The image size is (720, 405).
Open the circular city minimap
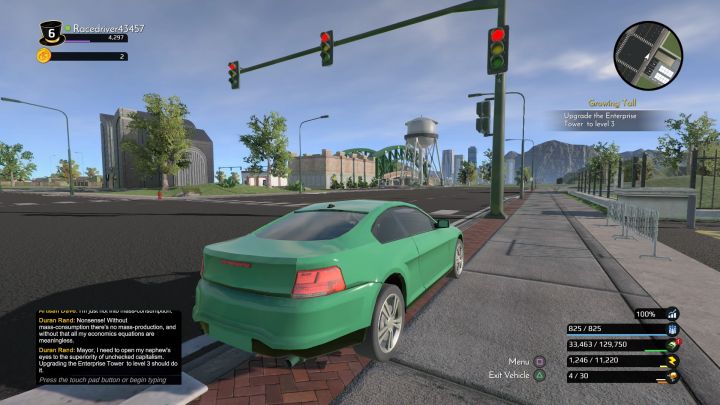[647, 56]
